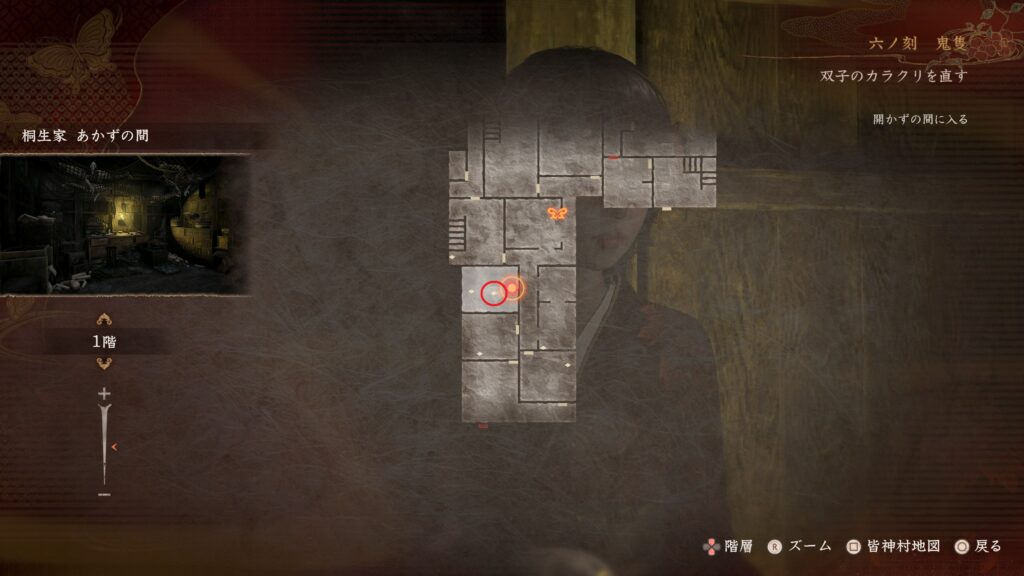Zoom out with the minus sign
This screenshot has width=1024, height=576.
[104, 494]
